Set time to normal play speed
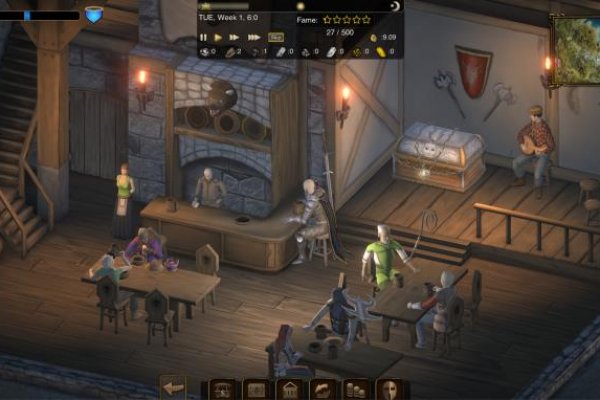This screenshot has width=600, height=400. click(x=219, y=37)
